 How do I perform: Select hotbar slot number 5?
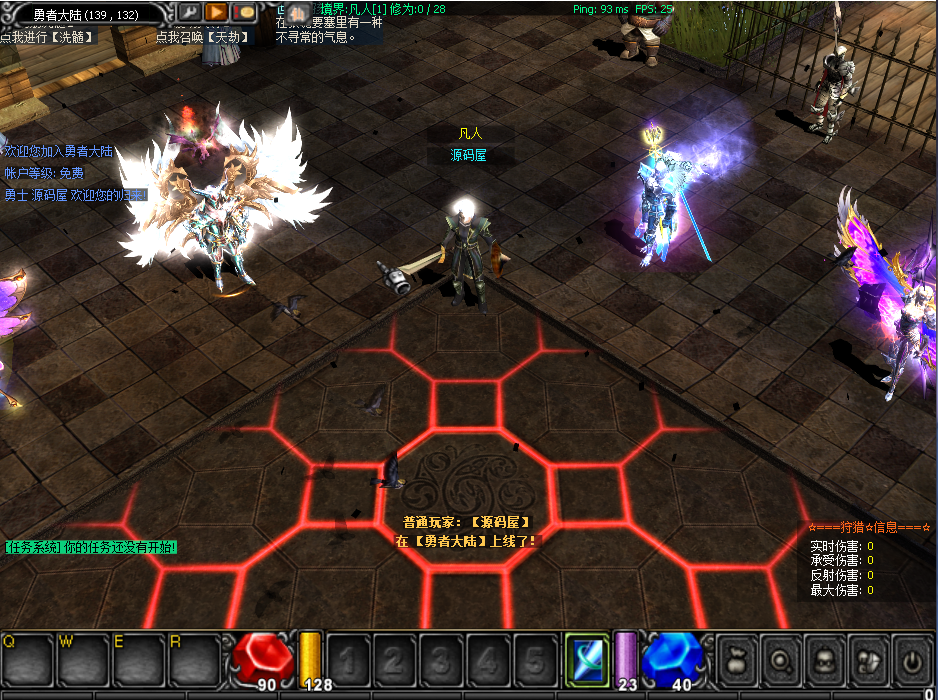click(533, 660)
